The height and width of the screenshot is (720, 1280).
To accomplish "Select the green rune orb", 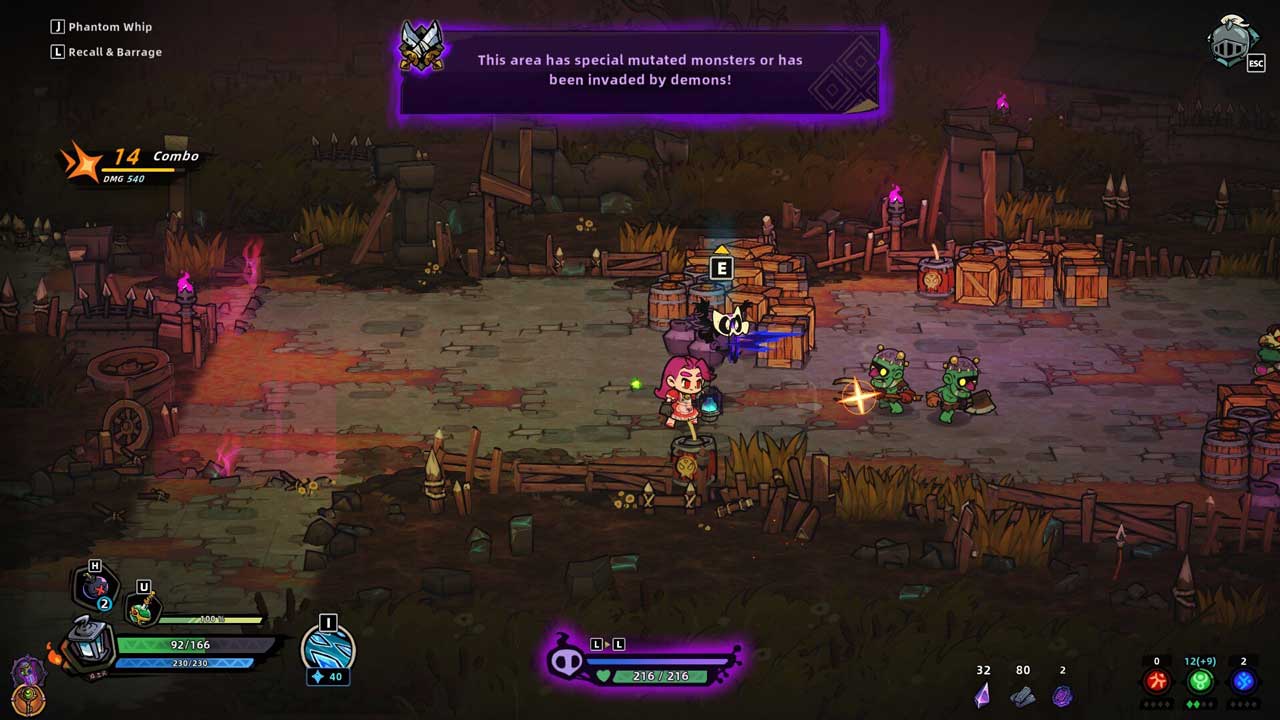I will (1200, 682).
